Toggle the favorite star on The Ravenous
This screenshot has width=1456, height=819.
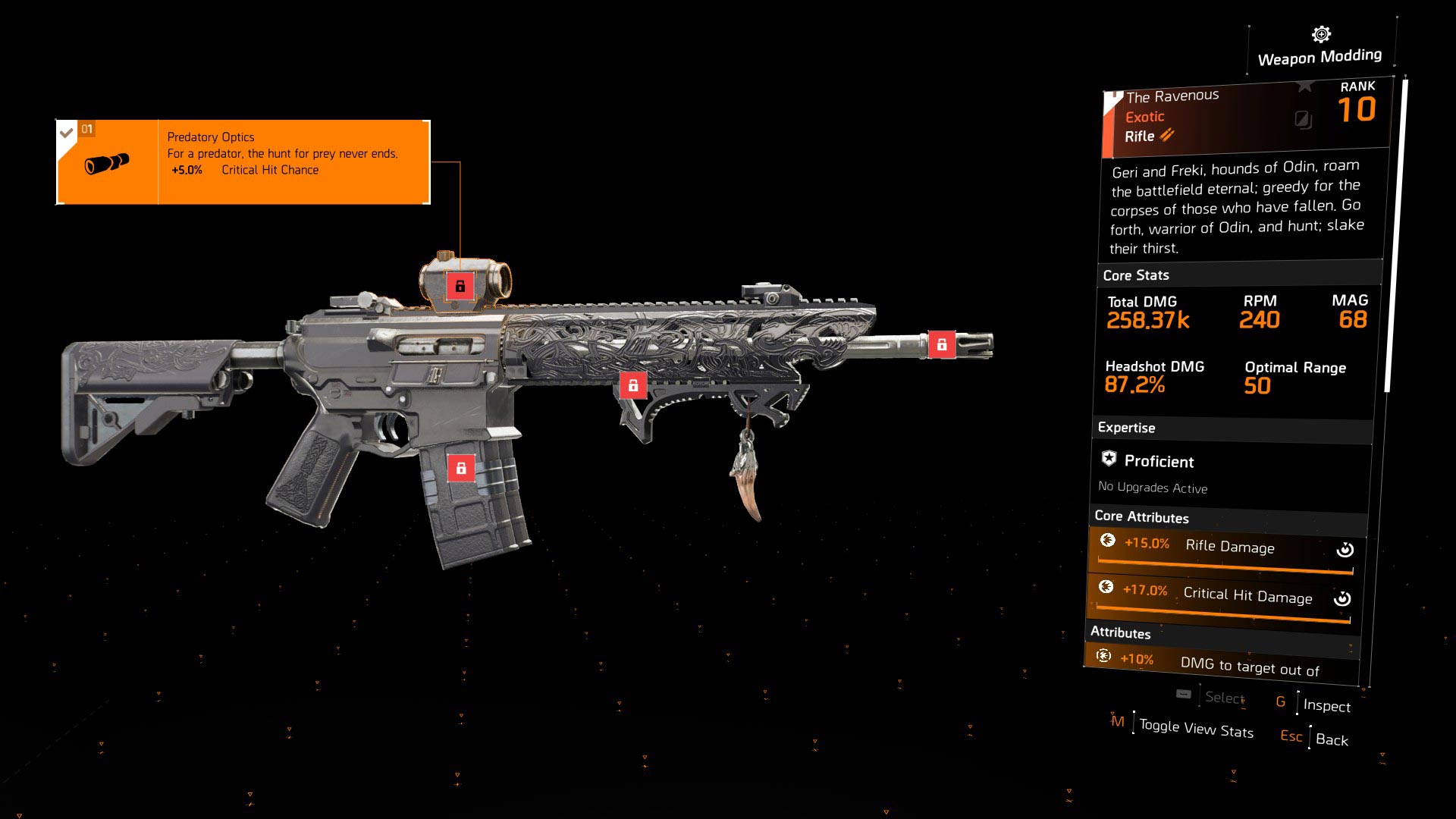[x=1305, y=86]
